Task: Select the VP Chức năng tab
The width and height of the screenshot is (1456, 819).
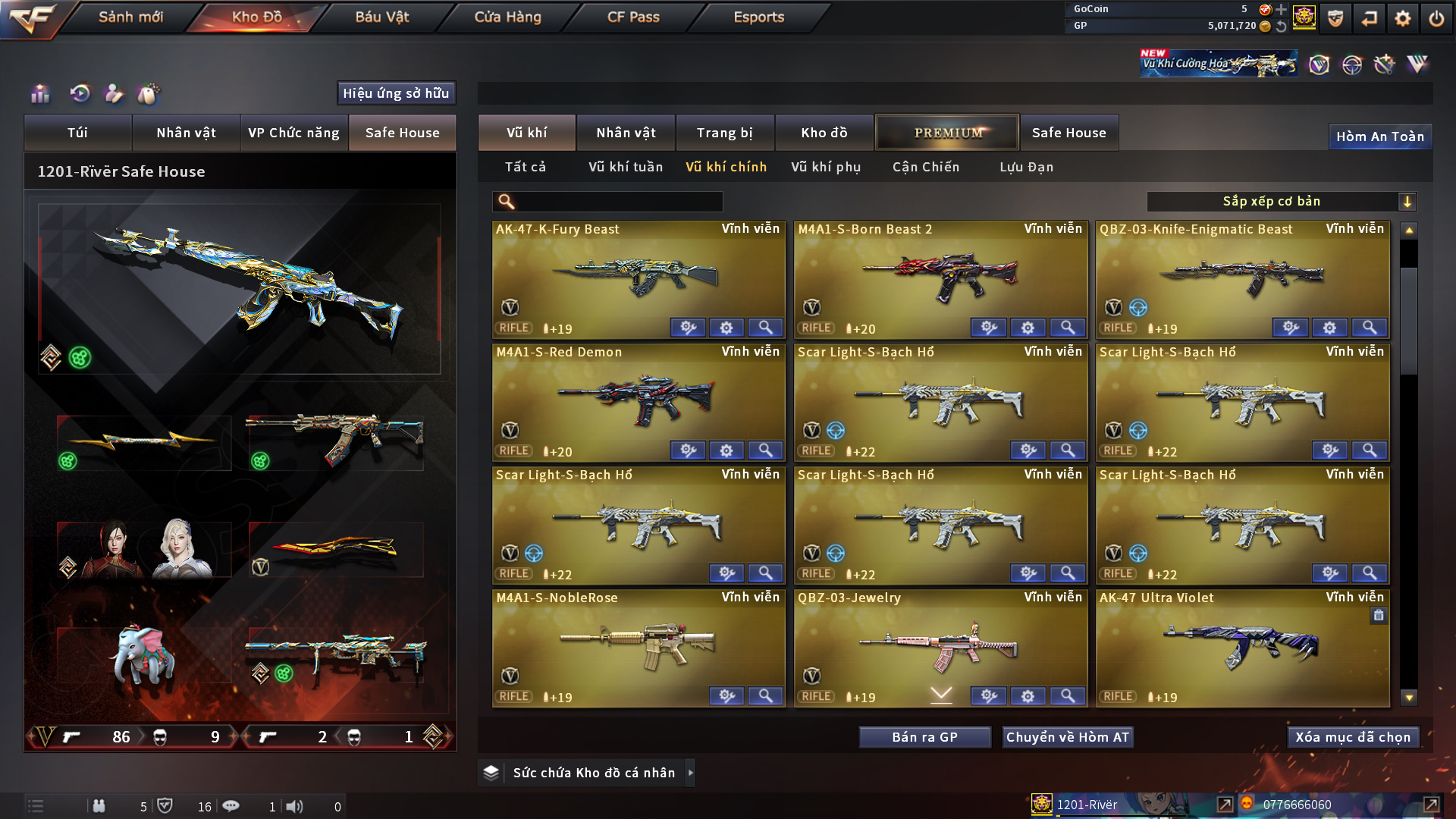Action: [293, 133]
